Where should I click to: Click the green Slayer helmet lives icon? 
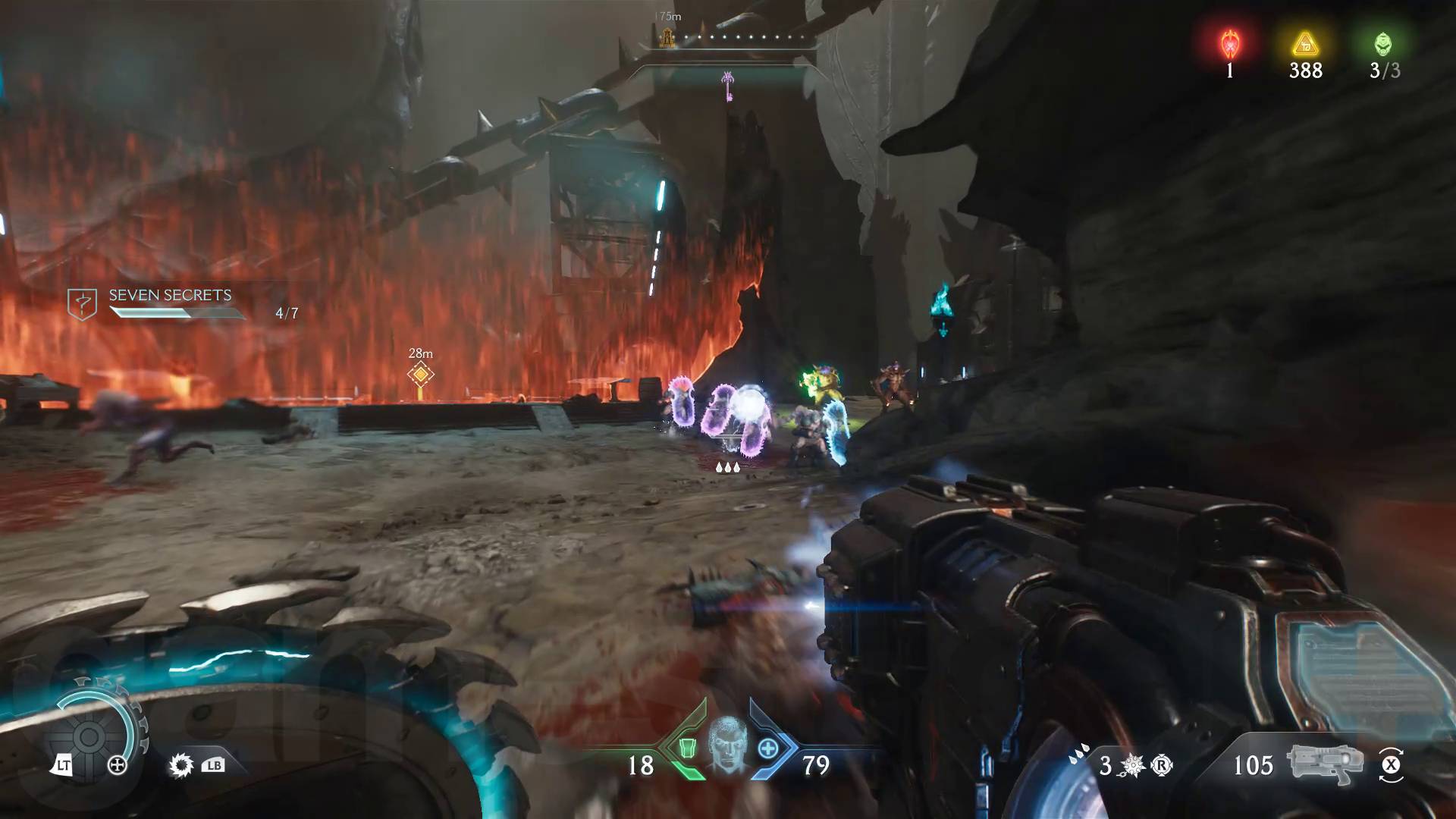1383,45
